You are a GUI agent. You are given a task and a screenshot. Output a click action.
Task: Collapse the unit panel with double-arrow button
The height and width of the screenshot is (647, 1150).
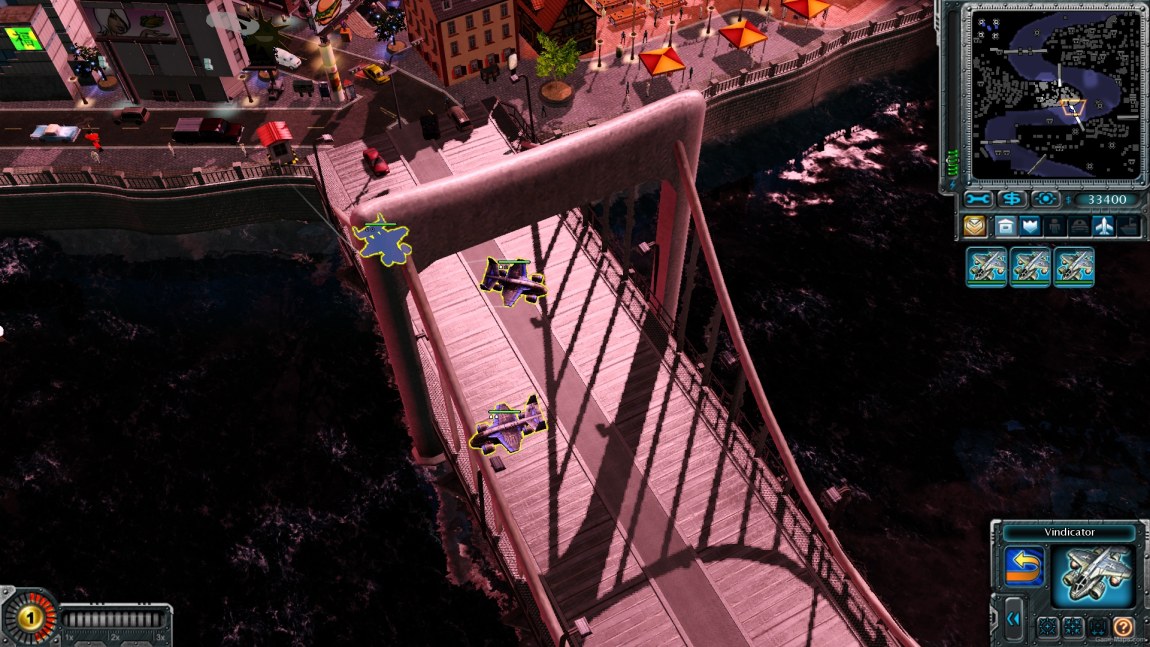1014,619
